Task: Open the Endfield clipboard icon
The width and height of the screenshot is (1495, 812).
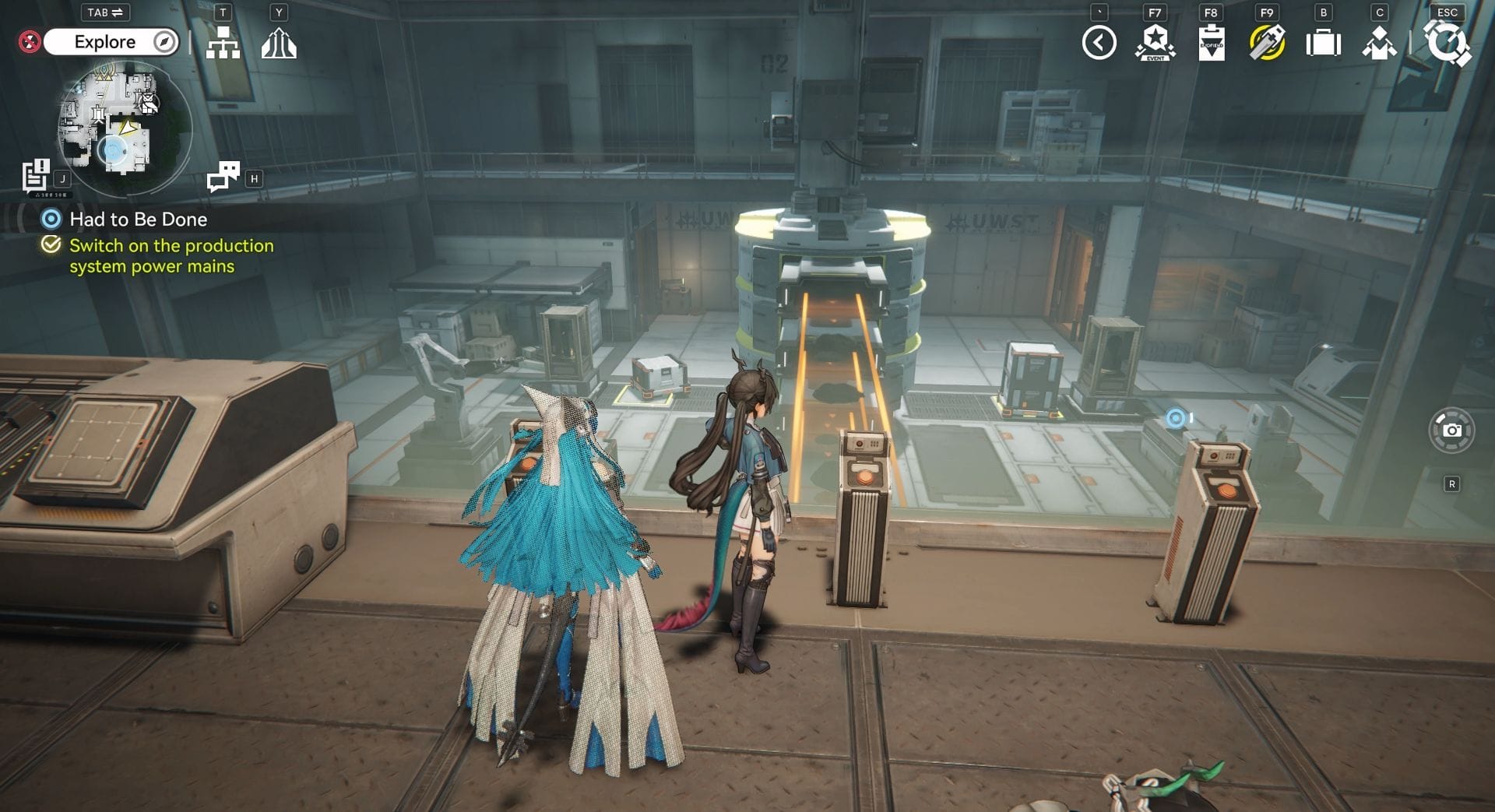Action: pos(1211,43)
